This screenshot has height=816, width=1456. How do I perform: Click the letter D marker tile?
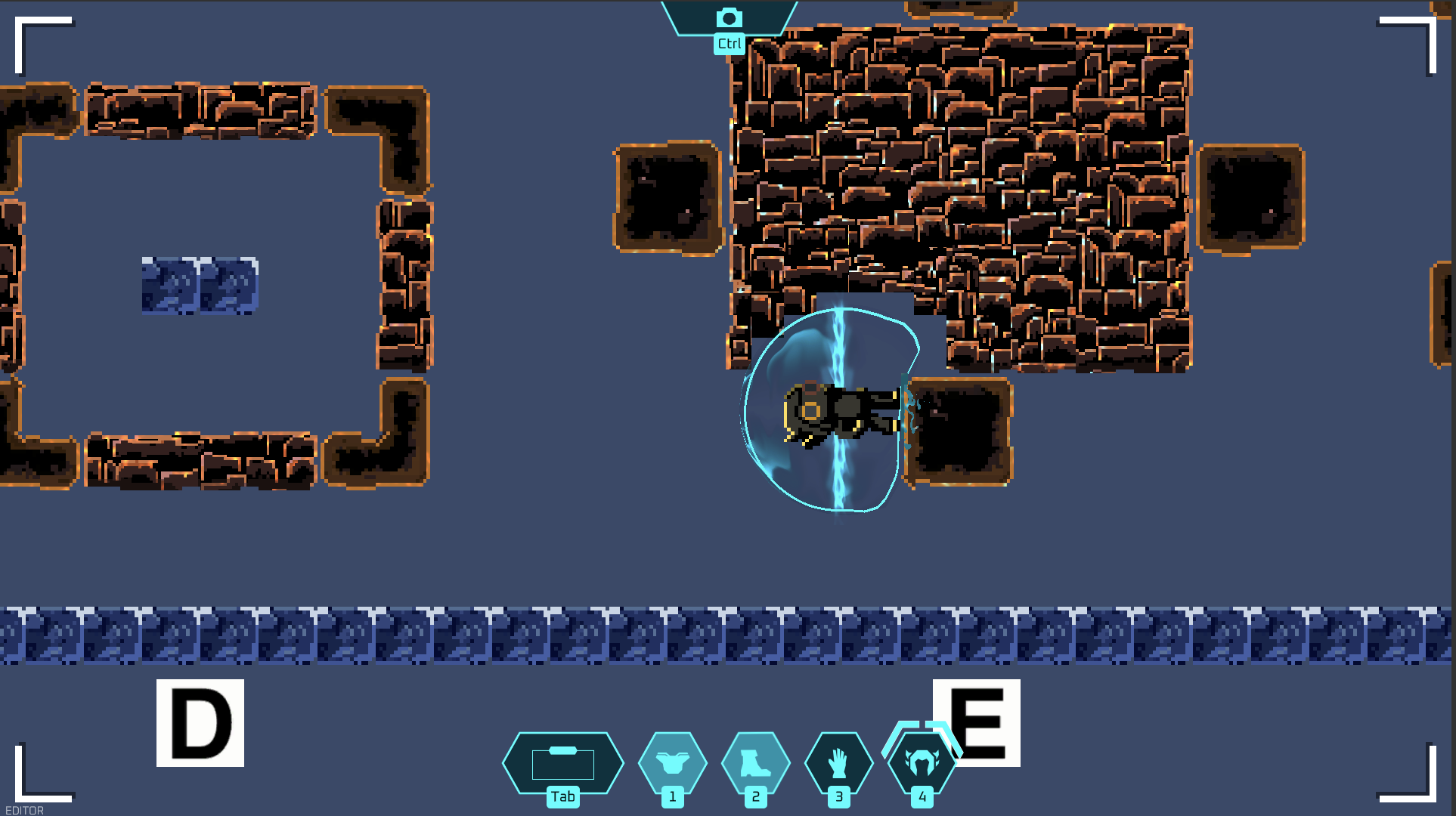pyautogui.click(x=199, y=723)
